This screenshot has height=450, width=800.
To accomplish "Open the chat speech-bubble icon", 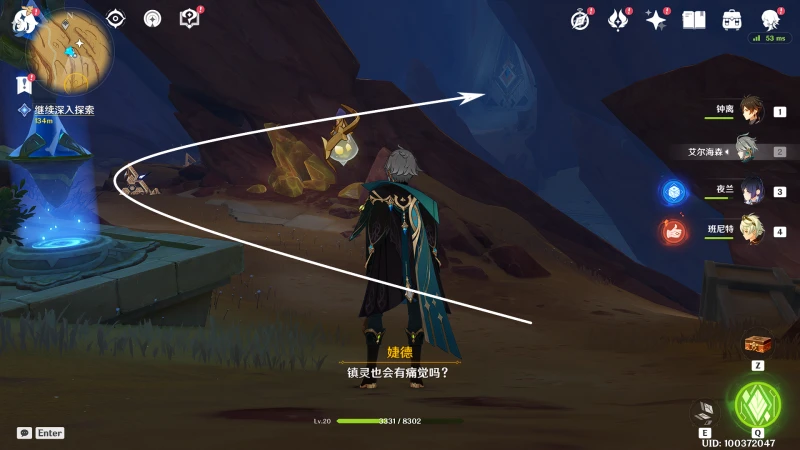I will coord(24,433).
